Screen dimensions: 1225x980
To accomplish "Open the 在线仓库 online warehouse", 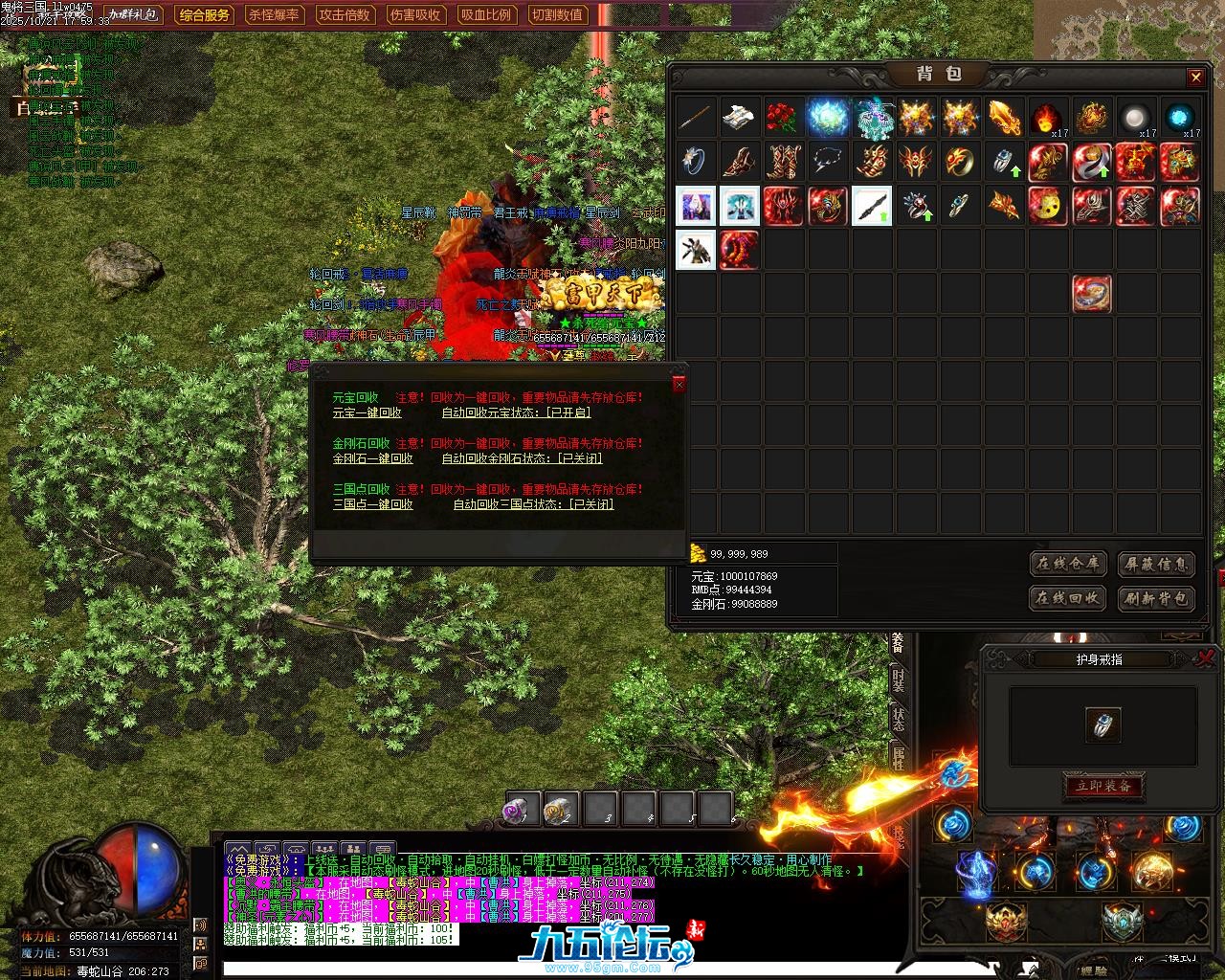I will point(1068,564).
